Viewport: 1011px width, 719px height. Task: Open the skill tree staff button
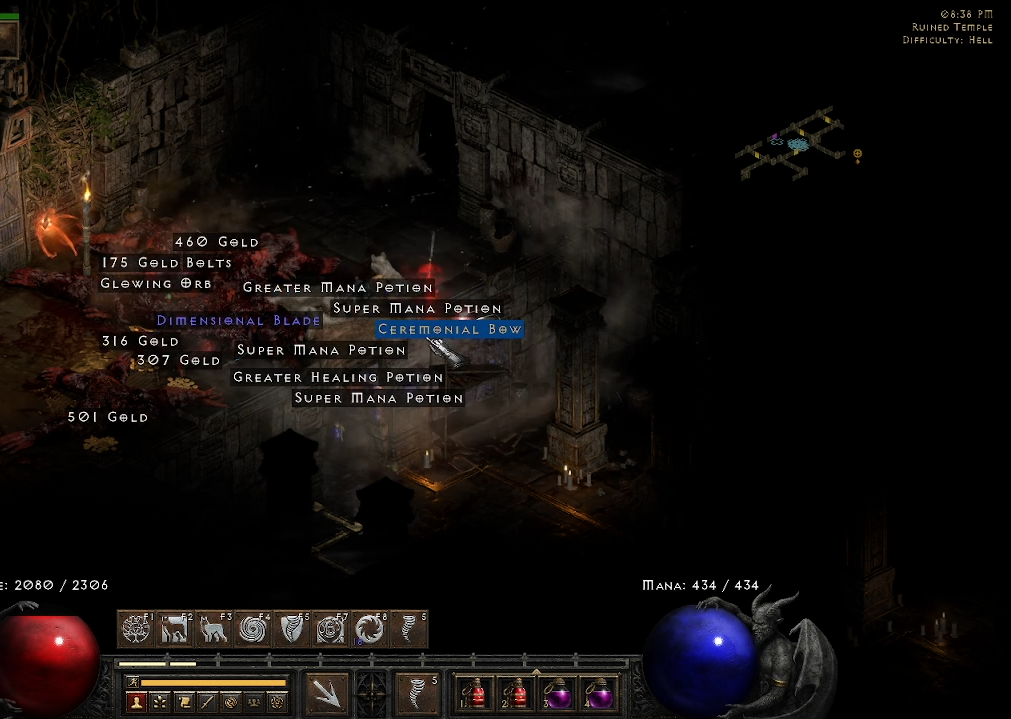207,702
